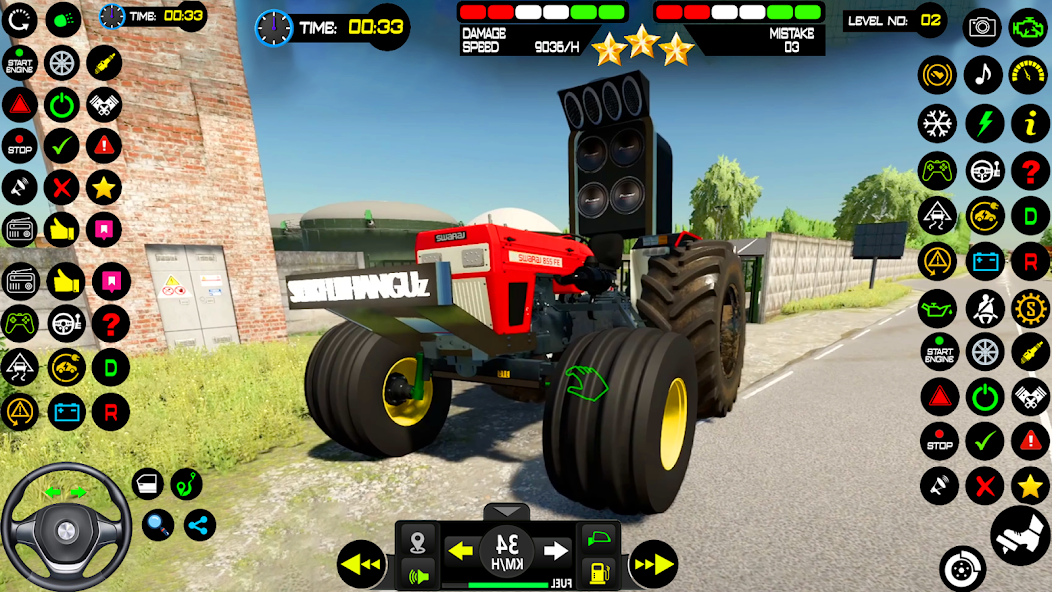Open the camera view button
This screenshot has height=592, width=1052.
point(982,27)
